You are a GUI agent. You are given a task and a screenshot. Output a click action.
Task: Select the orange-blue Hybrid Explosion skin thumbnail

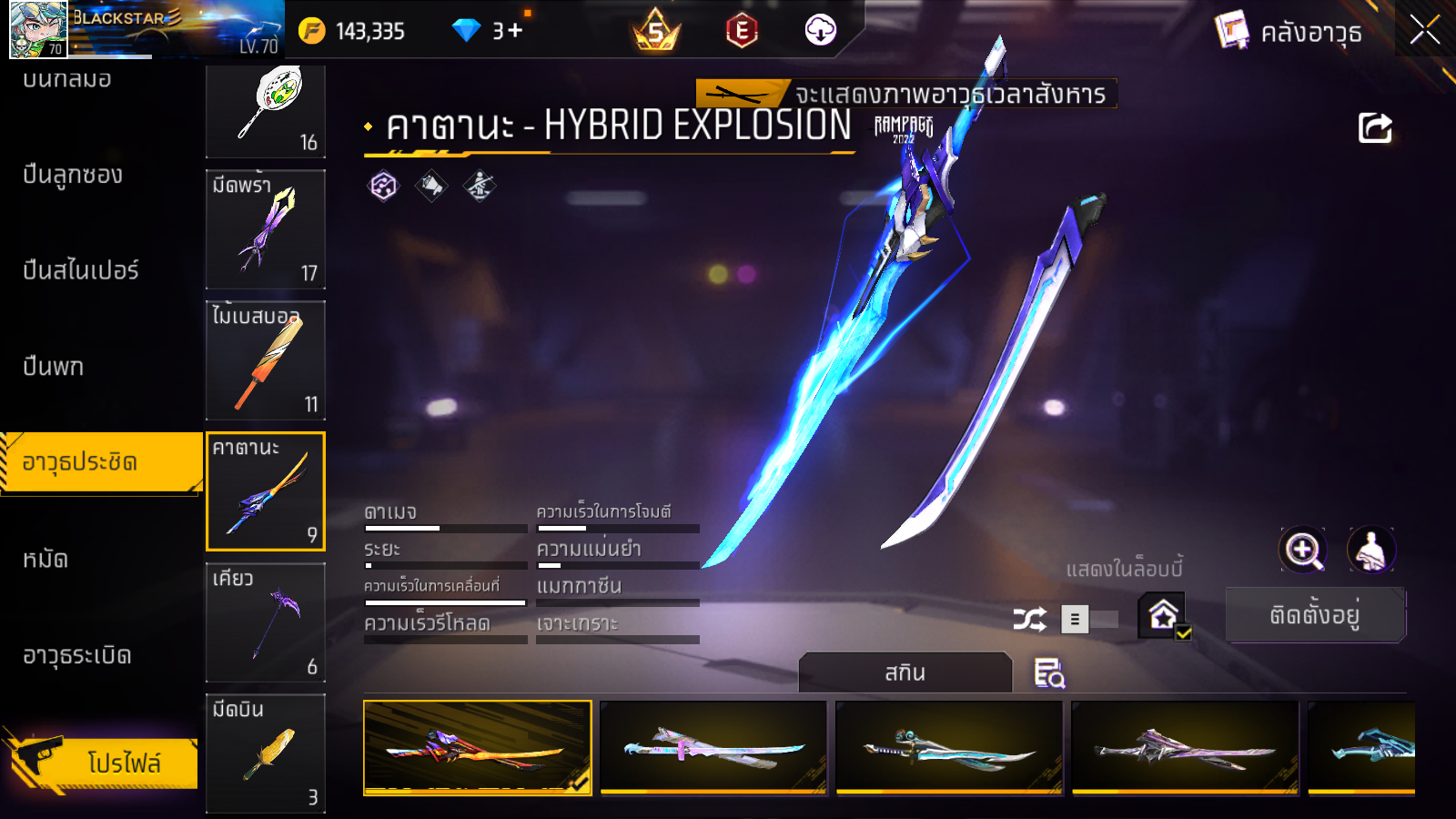[x=478, y=748]
